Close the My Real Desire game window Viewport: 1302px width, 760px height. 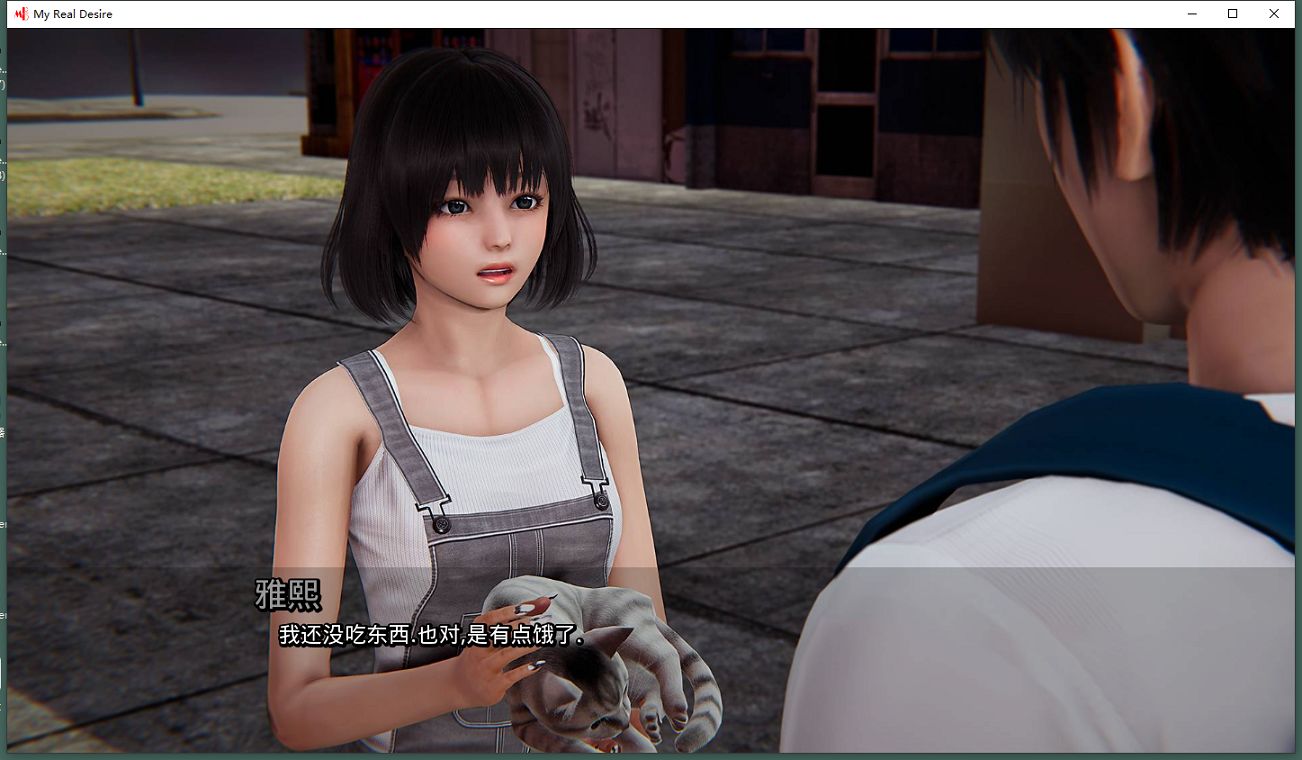[1274, 13]
